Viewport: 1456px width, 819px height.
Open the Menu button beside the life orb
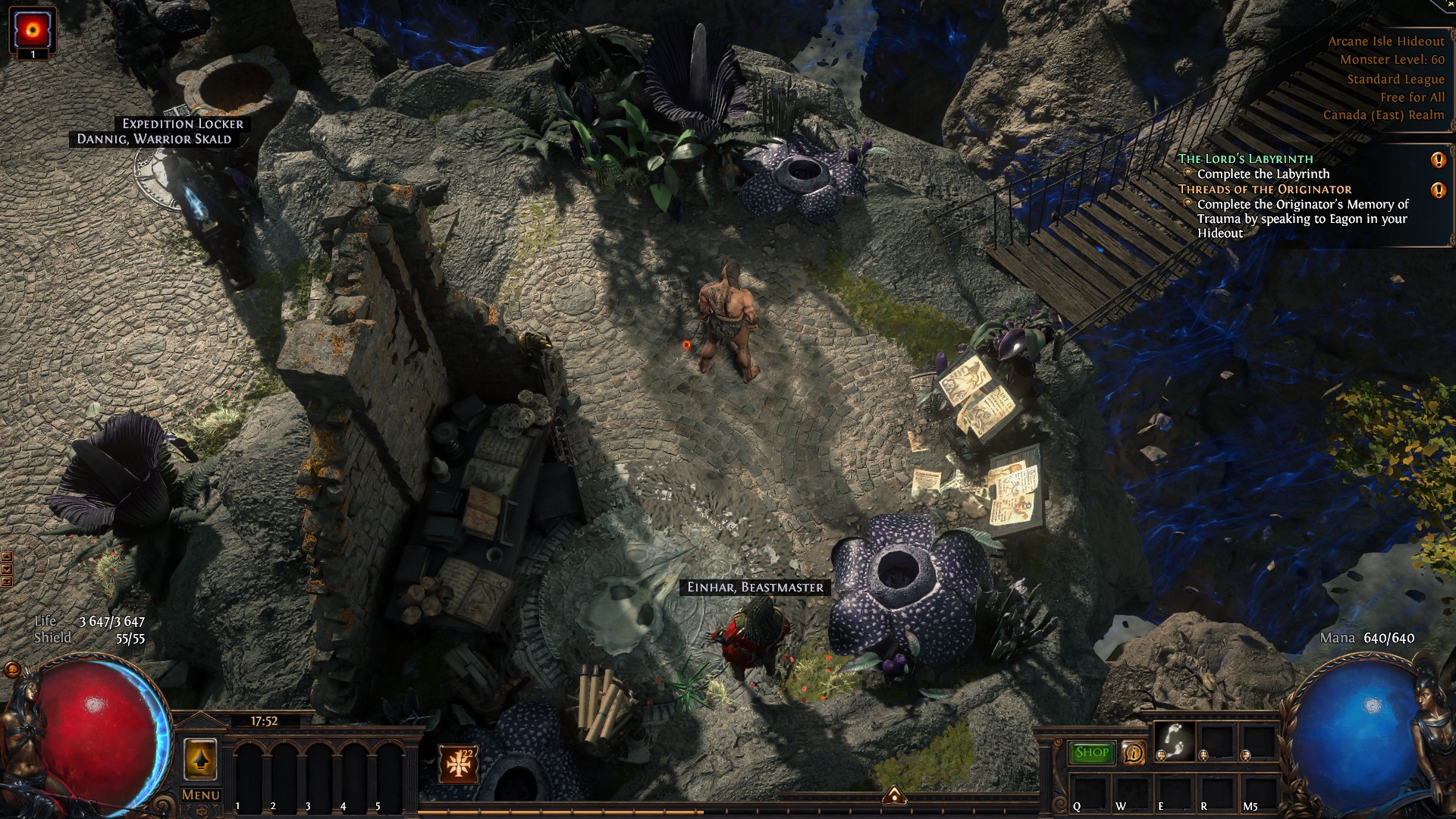[200, 795]
